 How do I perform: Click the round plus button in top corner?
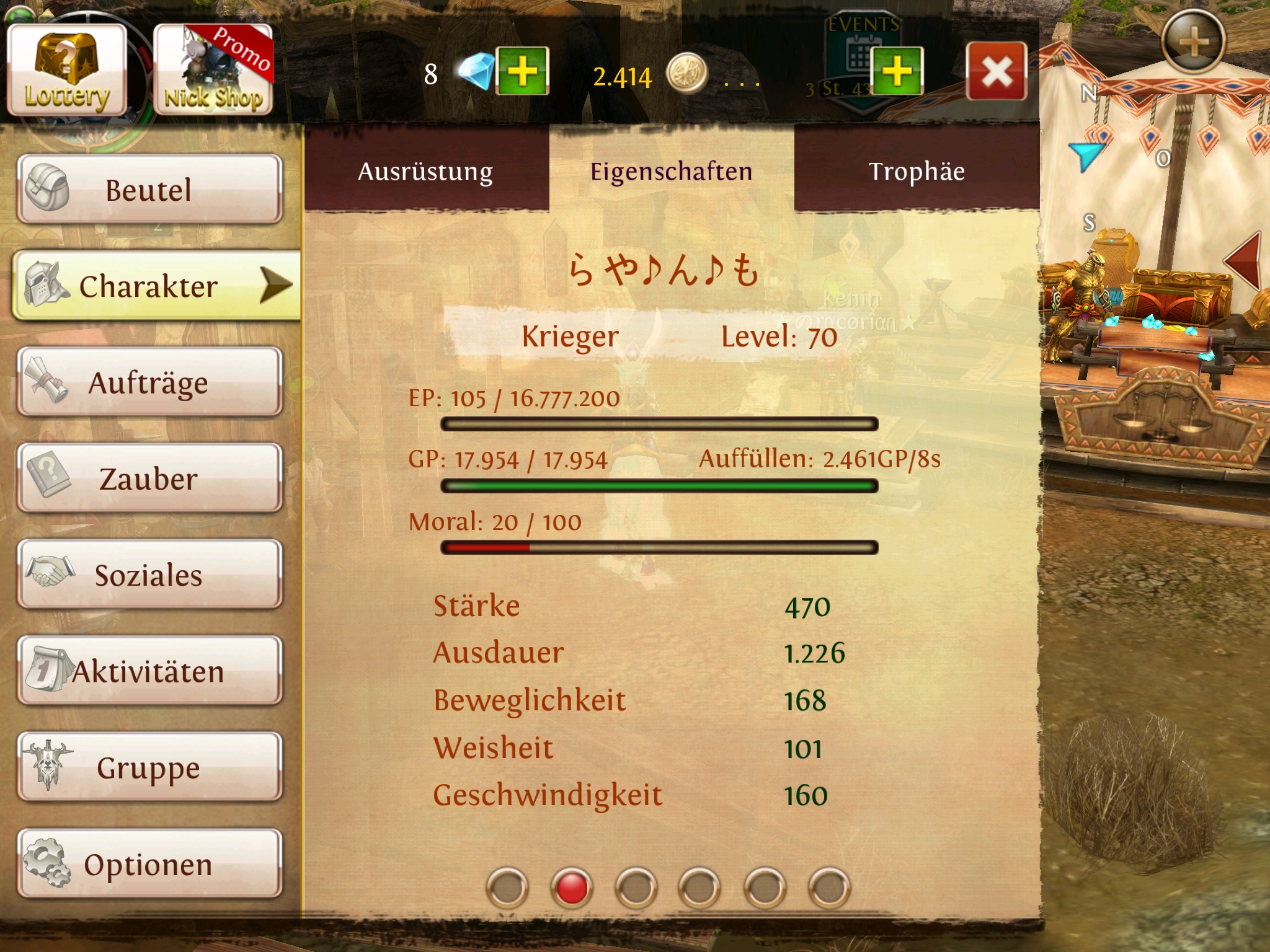point(1193,42)
